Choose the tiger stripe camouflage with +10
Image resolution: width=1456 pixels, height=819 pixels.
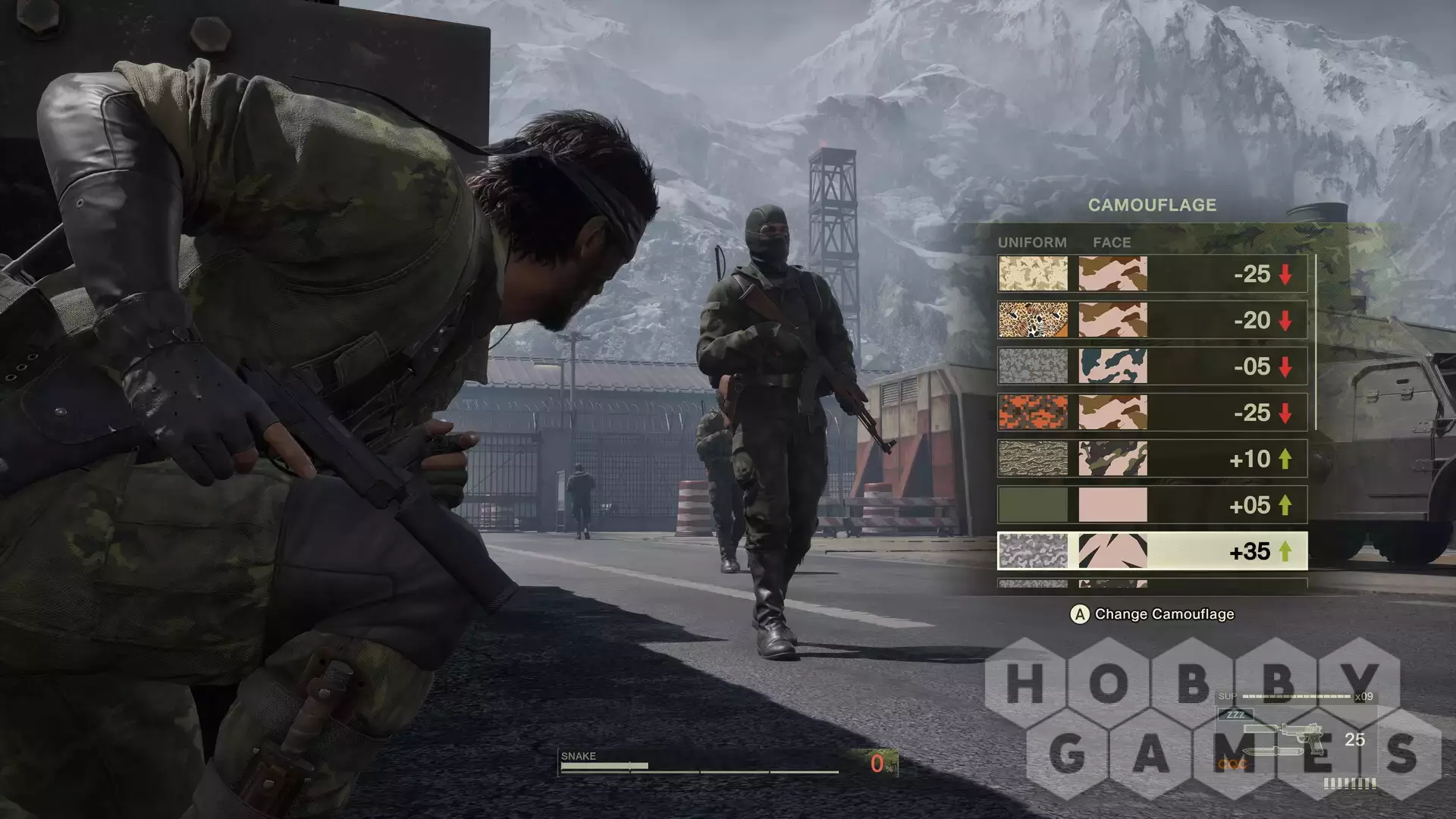(x=1151, y=459)
